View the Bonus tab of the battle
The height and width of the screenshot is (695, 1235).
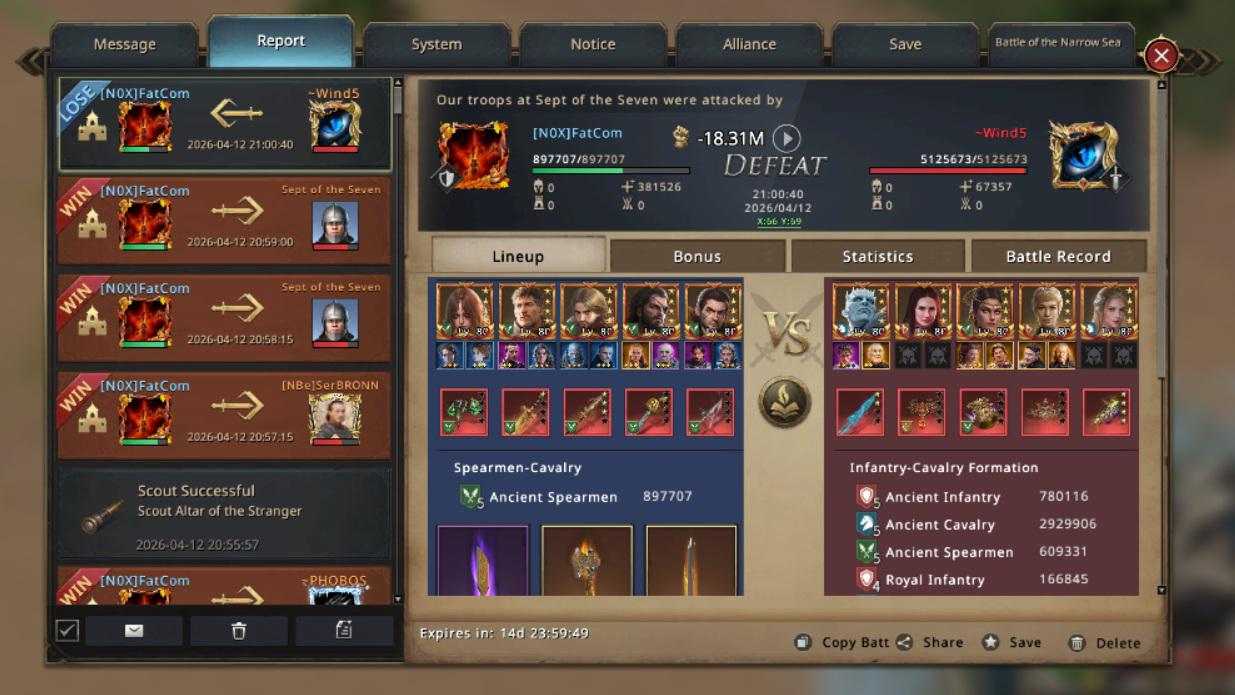pos(697,256)
